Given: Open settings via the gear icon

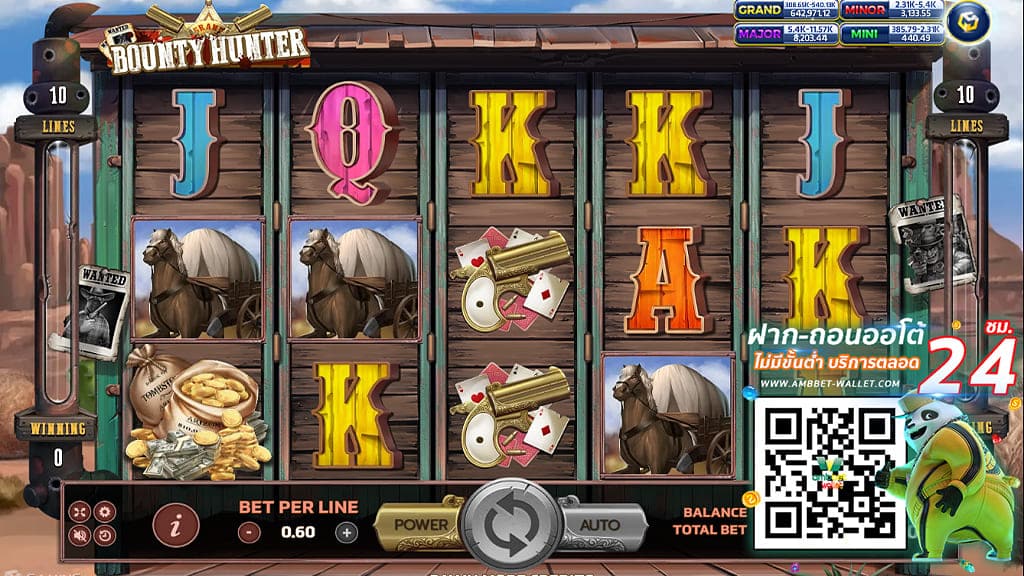Looking at the screenshot, I should [105, 512].
